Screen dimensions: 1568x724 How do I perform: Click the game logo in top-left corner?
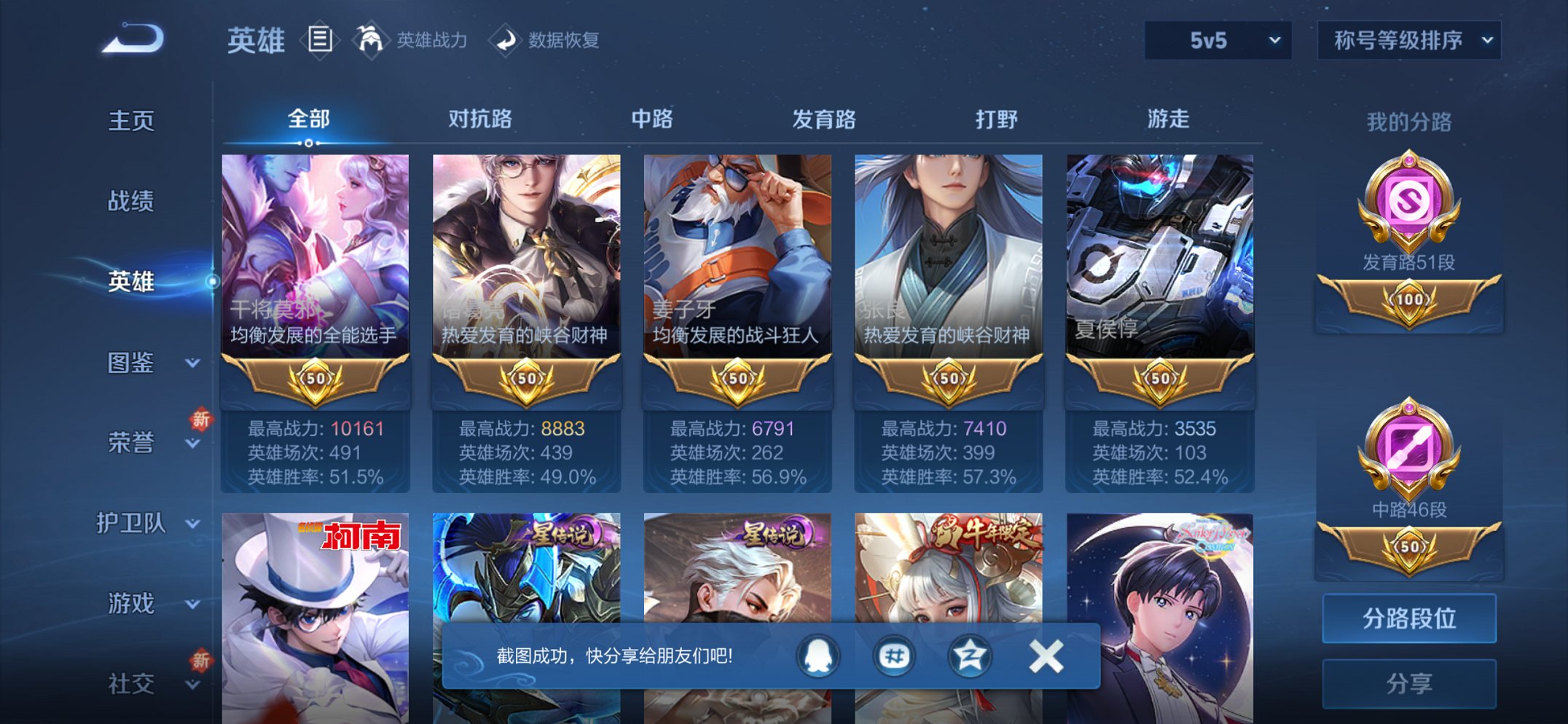click(131, 40)
